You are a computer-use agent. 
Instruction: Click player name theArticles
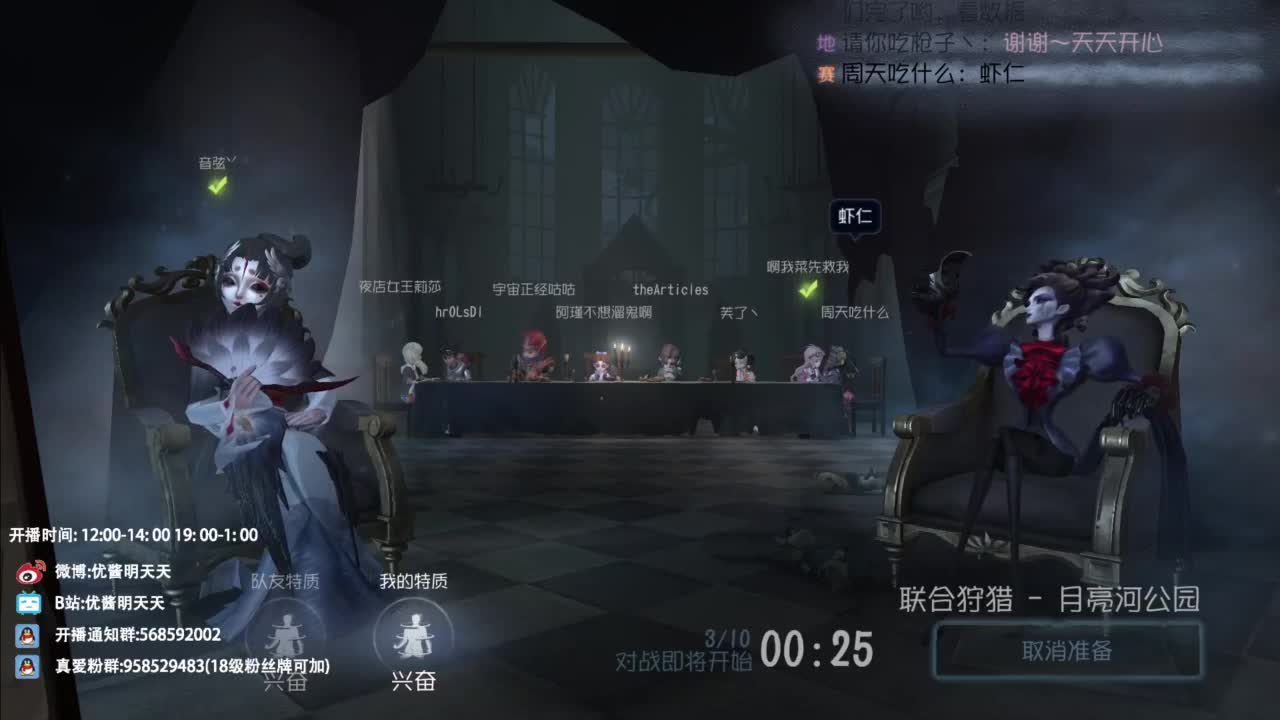pos(668,289)
